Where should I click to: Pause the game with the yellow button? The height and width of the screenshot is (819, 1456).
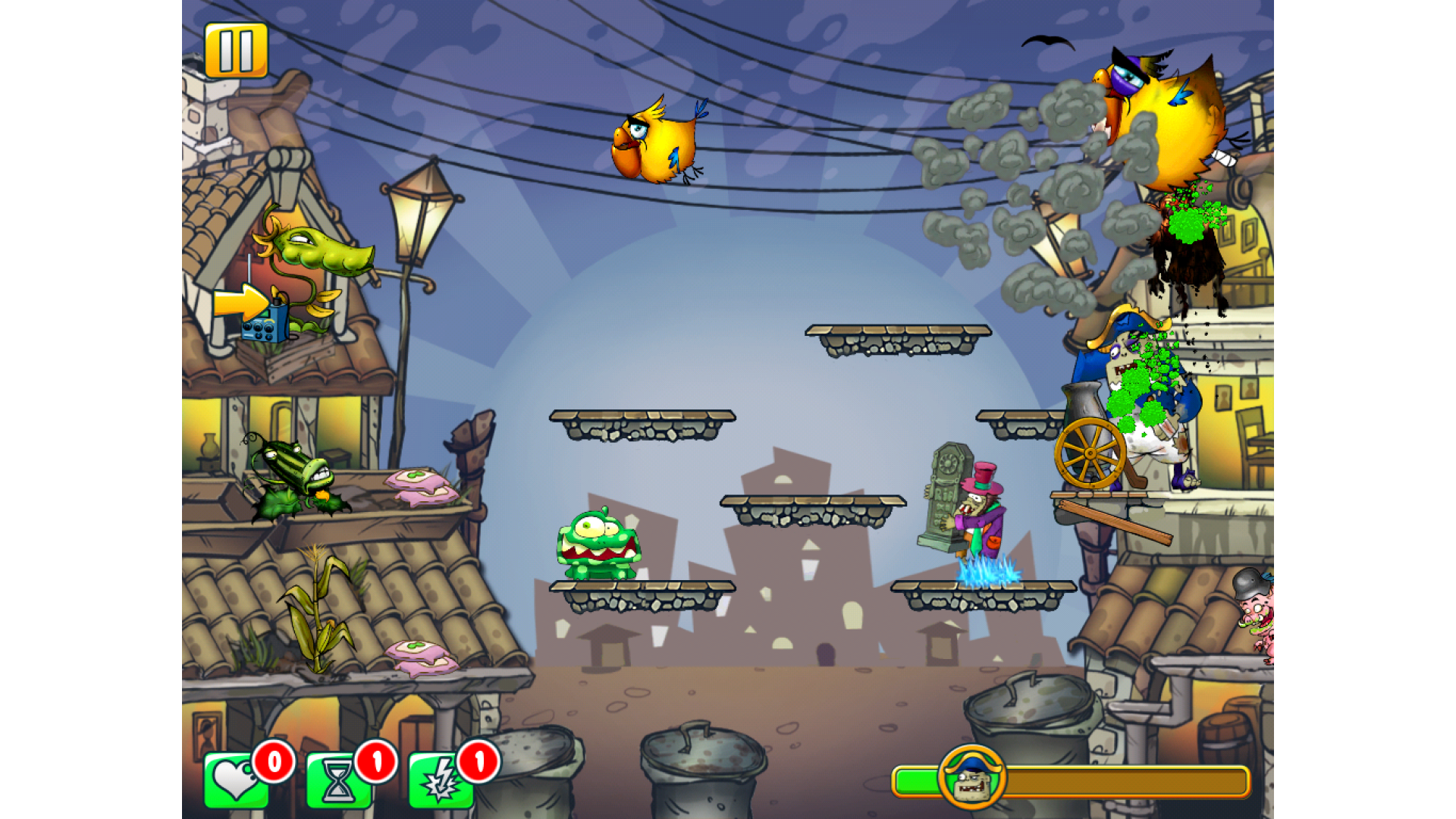pos(236,50)
